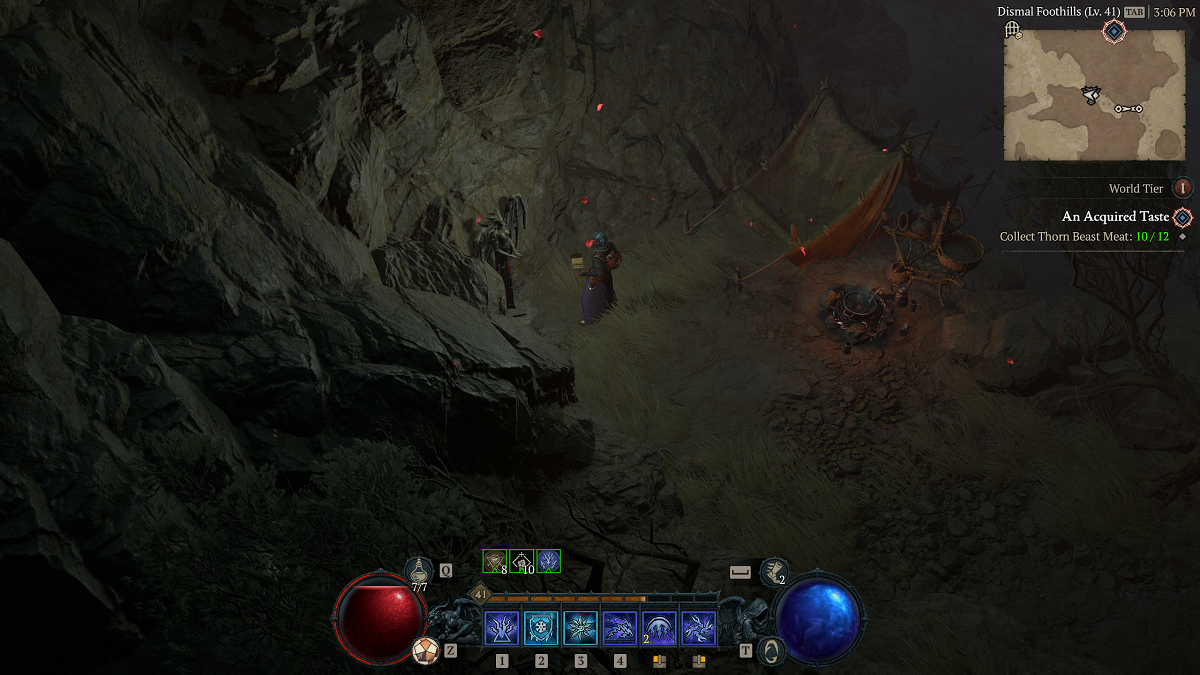Select the last lightning skill on the hotbar
Image resolution: width=1200 pixels, height=675 pixels.
[x=699, y=628]
